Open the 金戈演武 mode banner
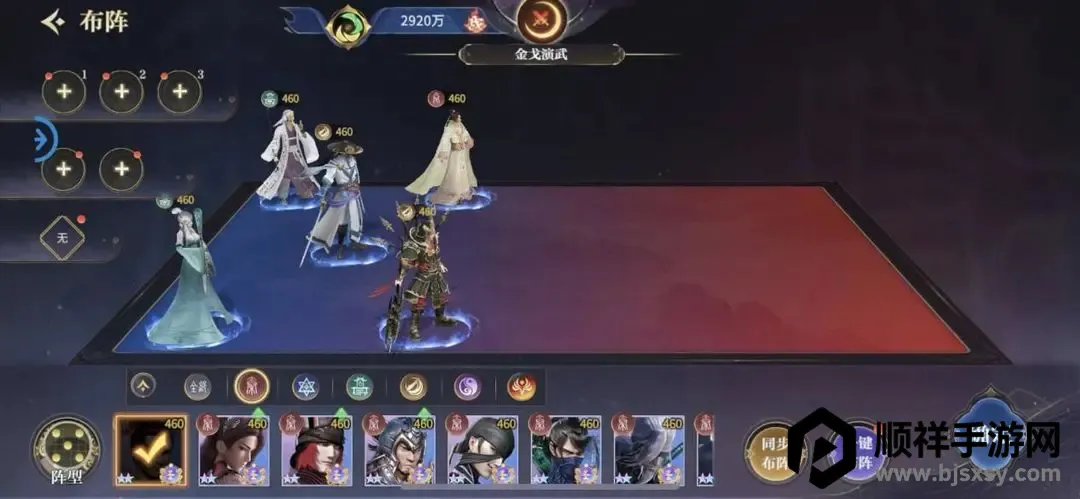This screenshot has width=1080, height=499. [x=541, y=54]
